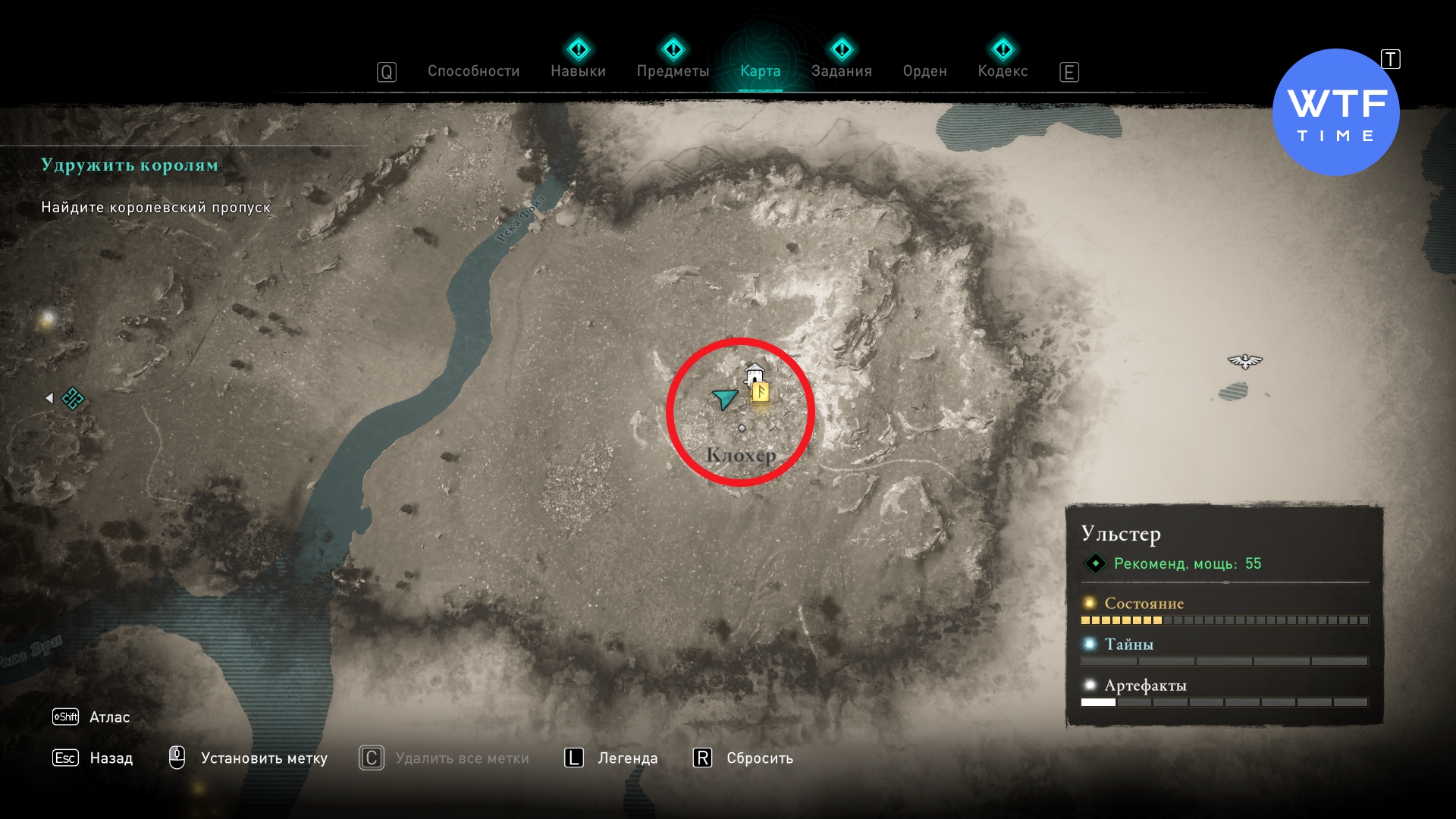Open the Орден tab
Image resolution: width=1456 pixels, height=819 pixels.
pos(924,71)
